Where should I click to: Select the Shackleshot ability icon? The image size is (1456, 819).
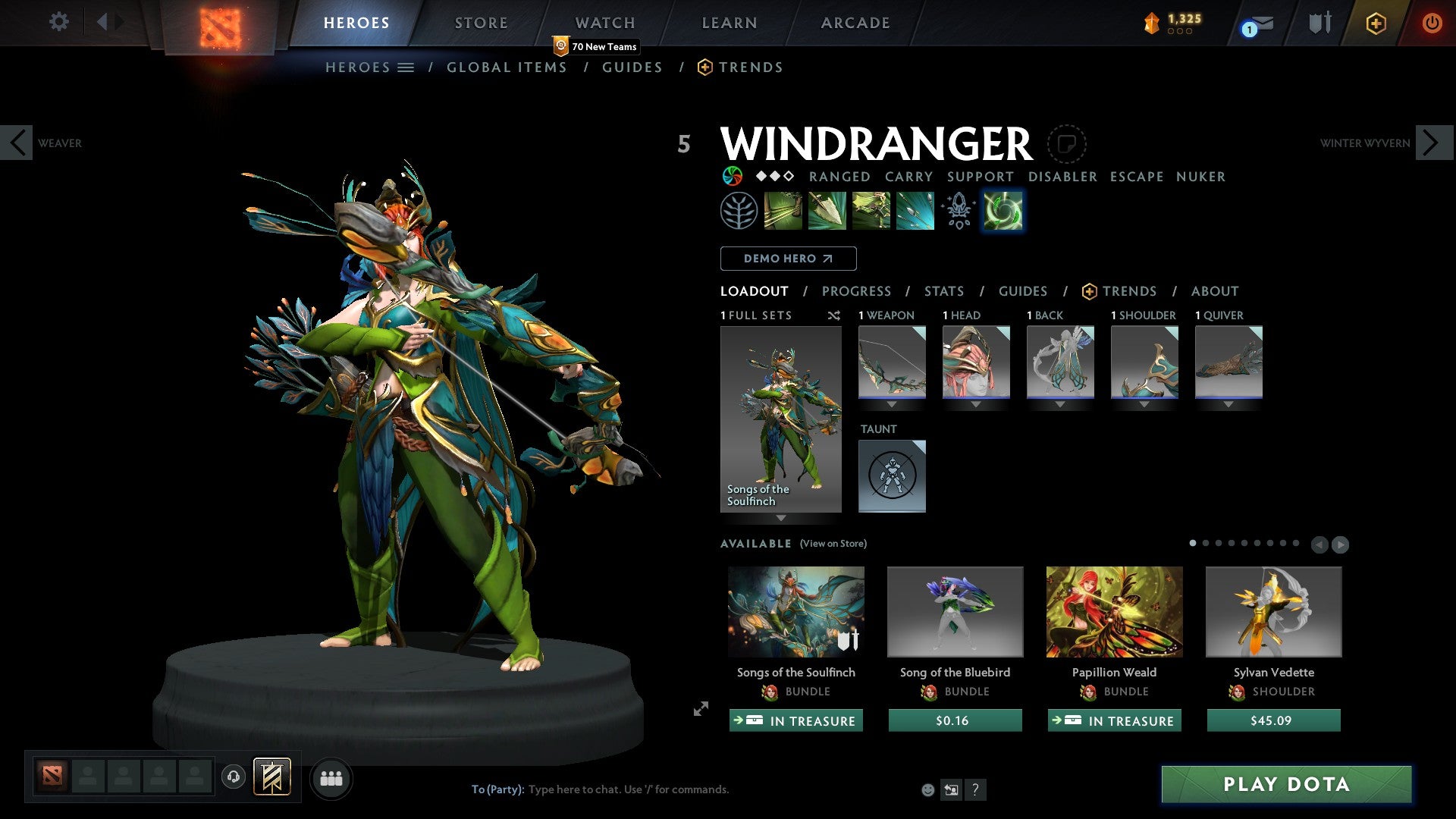tap(782, 210)
